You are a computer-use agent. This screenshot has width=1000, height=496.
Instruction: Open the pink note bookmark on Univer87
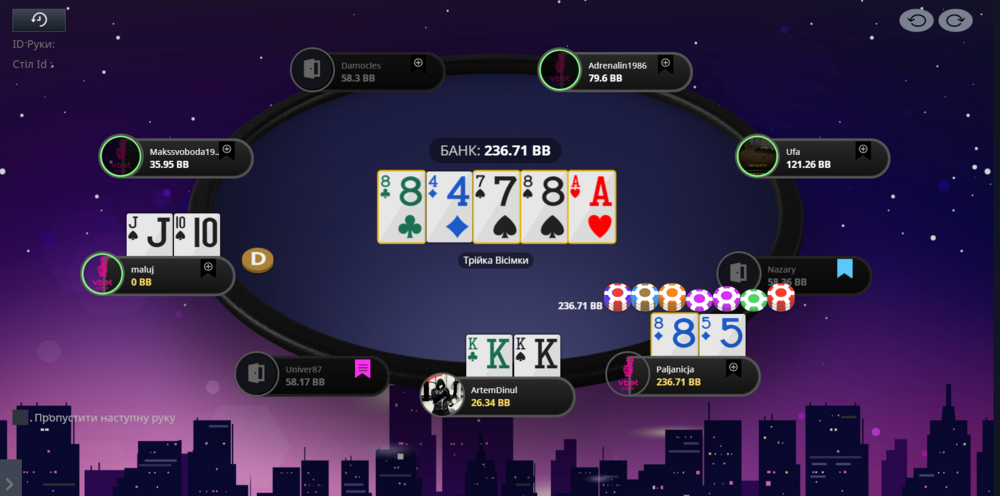(x=362, y=369)
